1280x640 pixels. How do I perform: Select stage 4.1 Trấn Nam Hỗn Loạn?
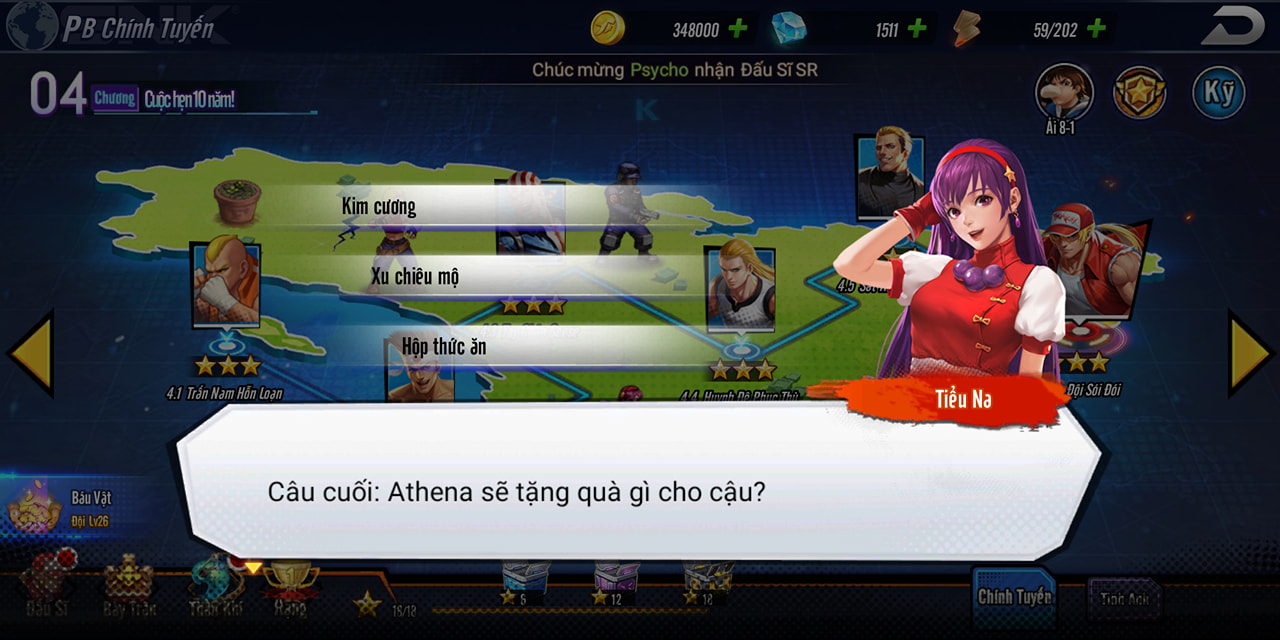pyautogui.click(x=225, y=290)
